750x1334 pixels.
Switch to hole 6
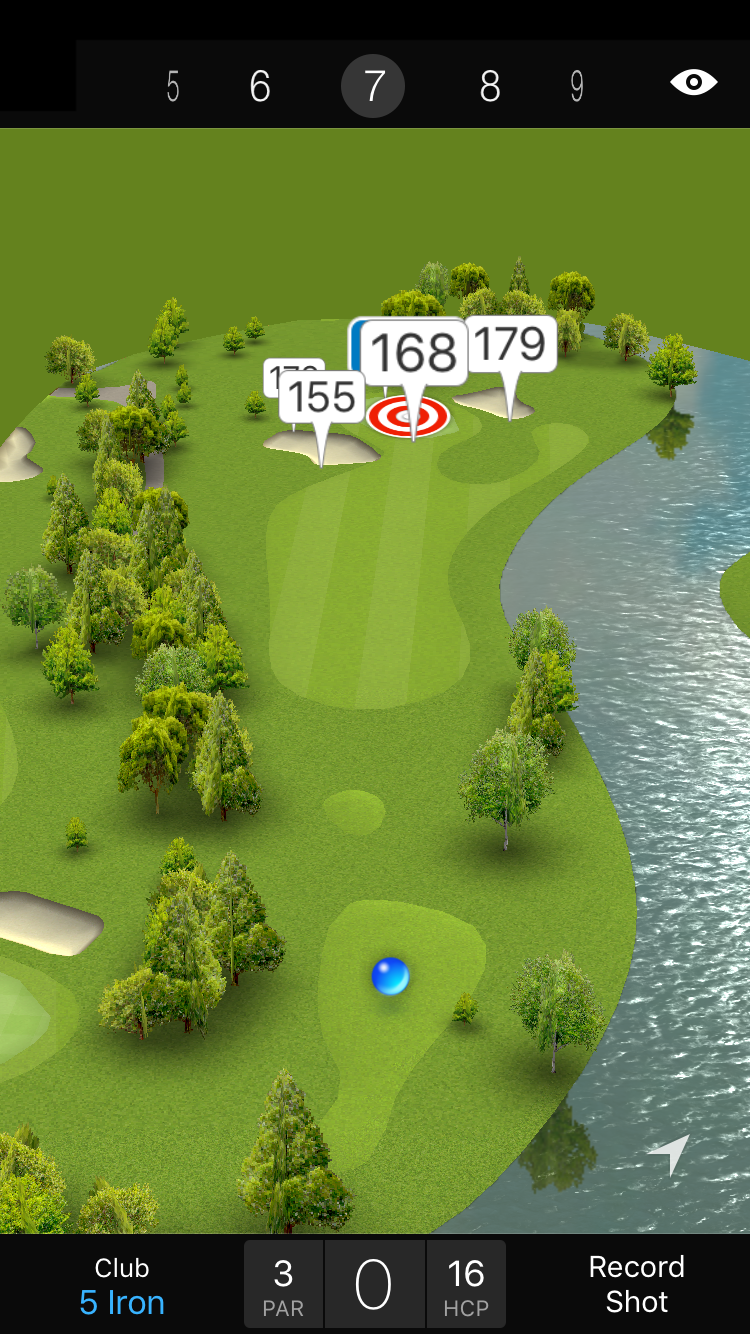(260, 87)
